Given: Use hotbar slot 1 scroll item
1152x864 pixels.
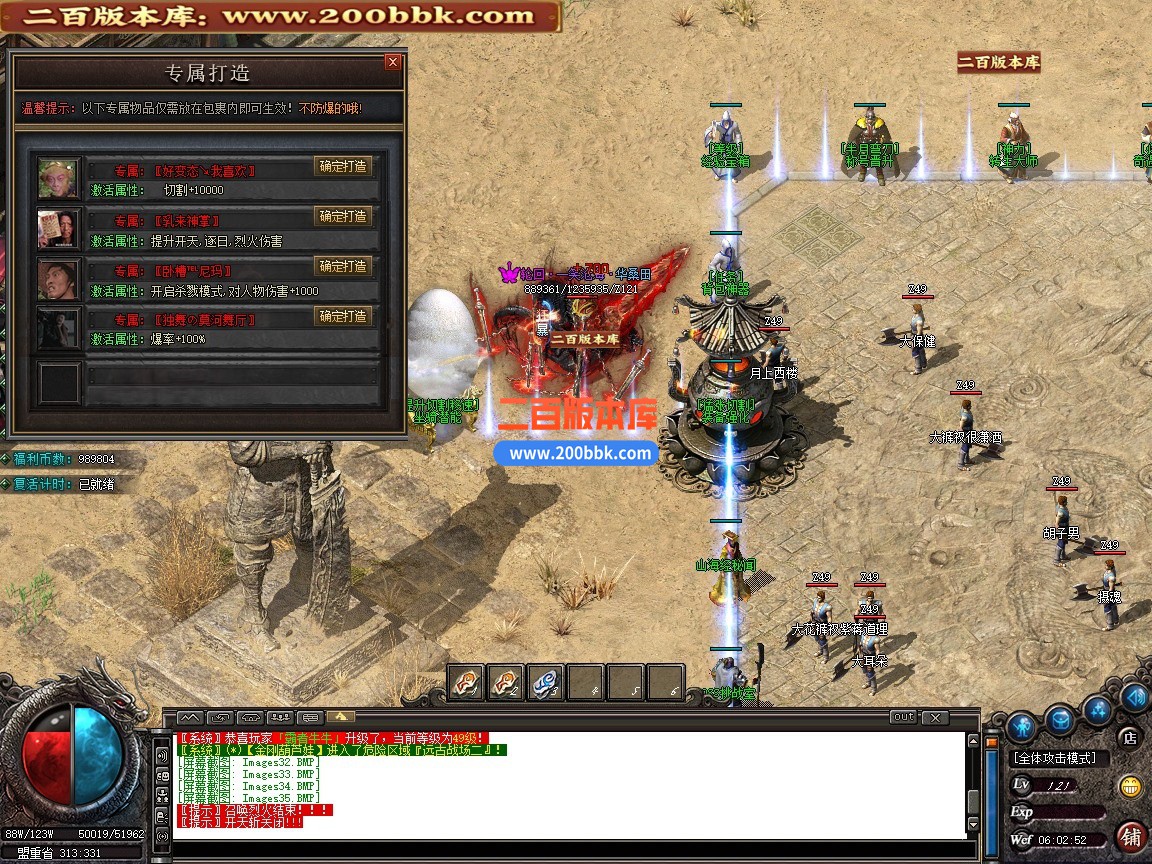Looking at the screenshot, I should point(466,682).
